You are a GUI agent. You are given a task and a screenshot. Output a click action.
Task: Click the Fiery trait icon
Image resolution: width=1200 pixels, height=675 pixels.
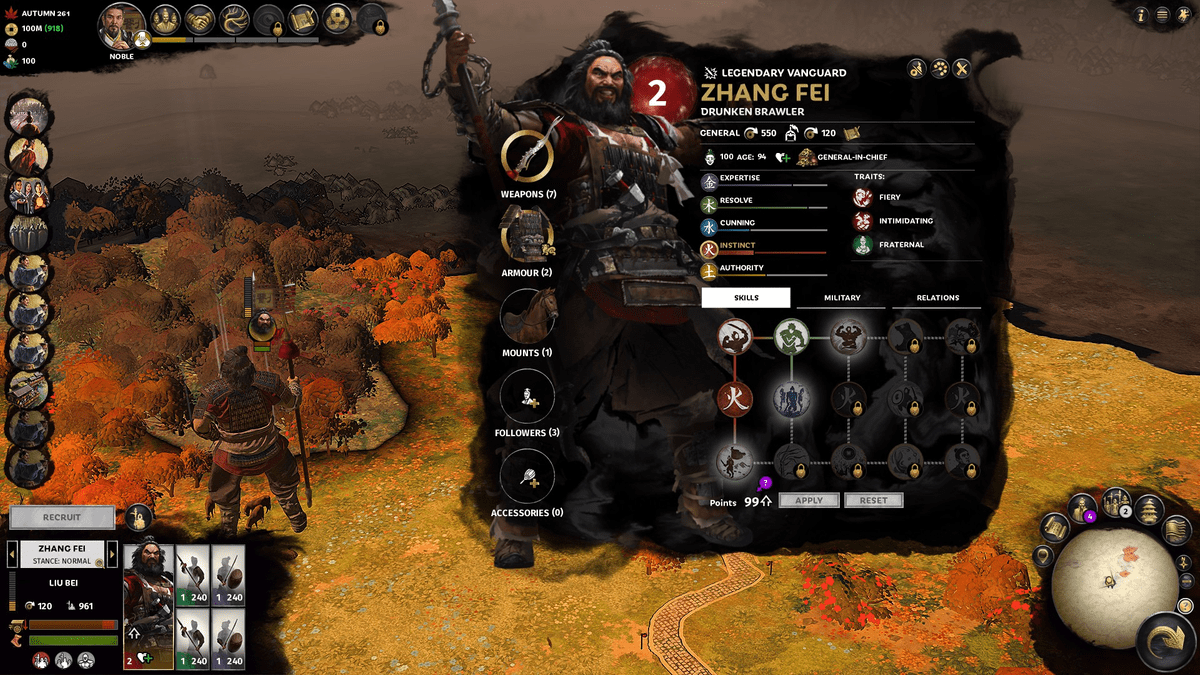coord(862,198)
